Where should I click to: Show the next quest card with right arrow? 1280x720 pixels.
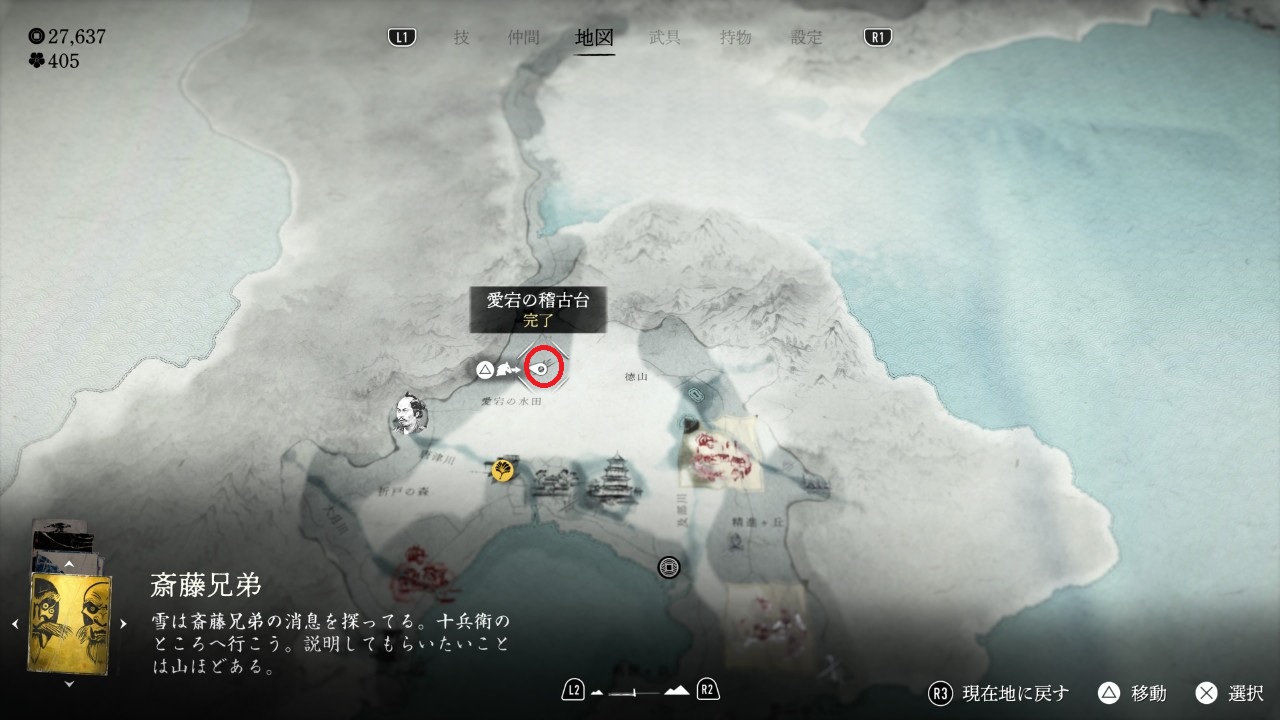click(x=124, y=624)
